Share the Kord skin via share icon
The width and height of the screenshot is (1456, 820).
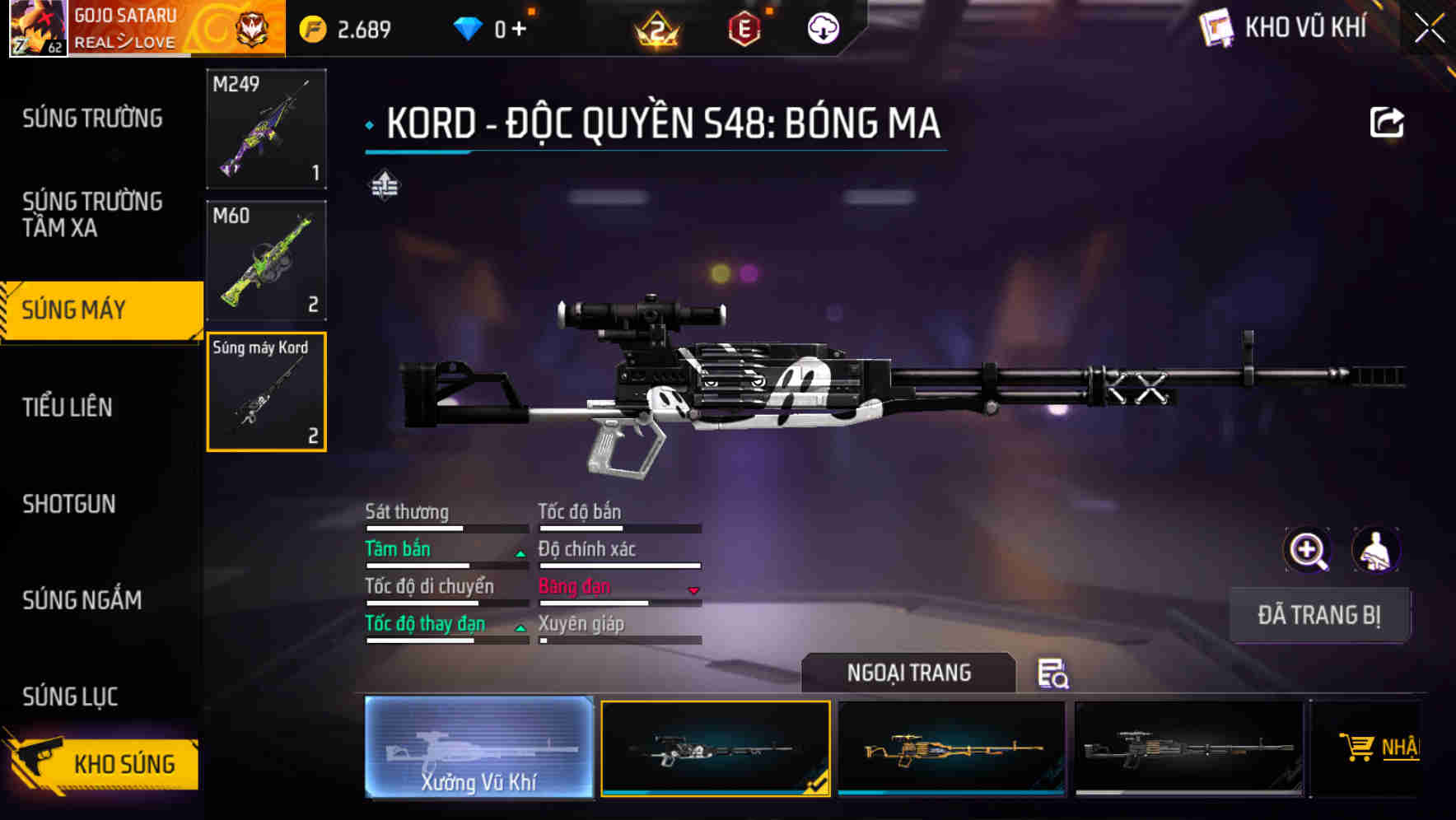1386,123
